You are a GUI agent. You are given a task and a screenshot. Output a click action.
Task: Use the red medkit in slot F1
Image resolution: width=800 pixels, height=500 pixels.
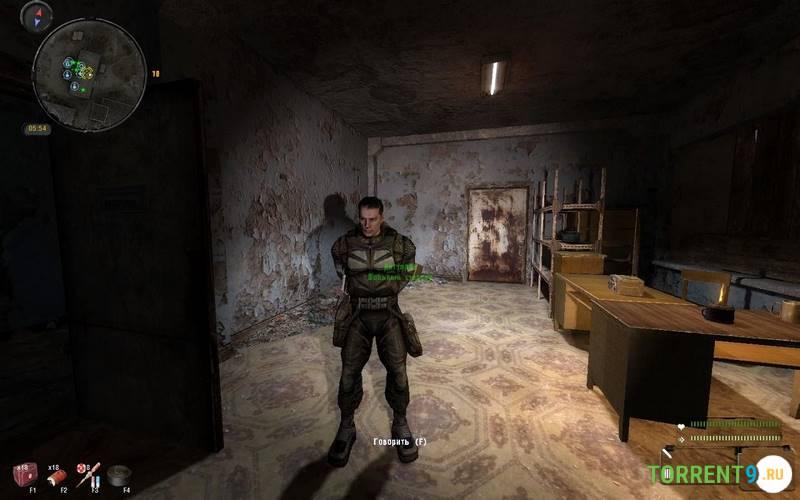point(25,473)
